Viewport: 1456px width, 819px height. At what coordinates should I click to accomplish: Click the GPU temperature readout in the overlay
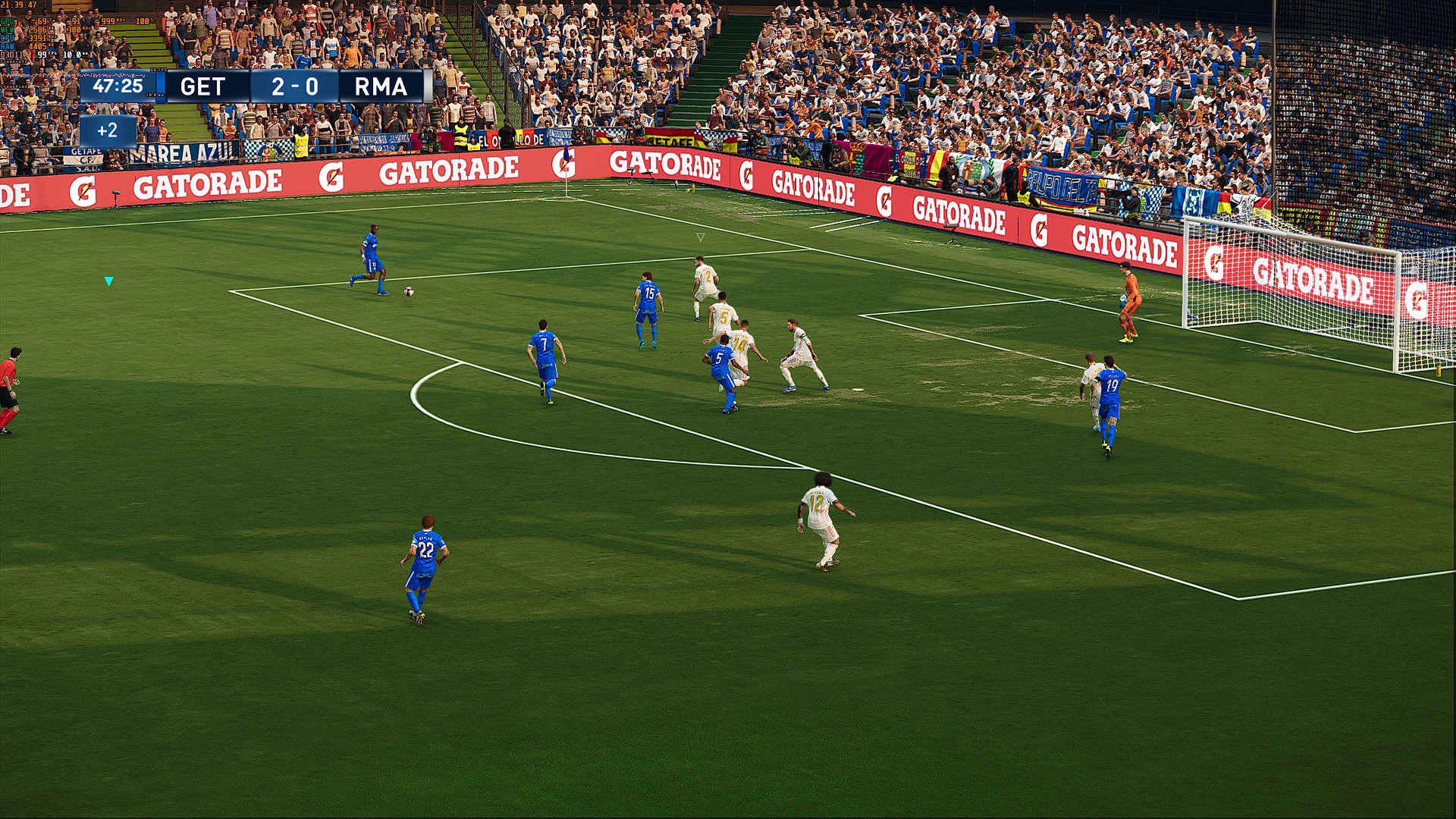tap(42, 21)
